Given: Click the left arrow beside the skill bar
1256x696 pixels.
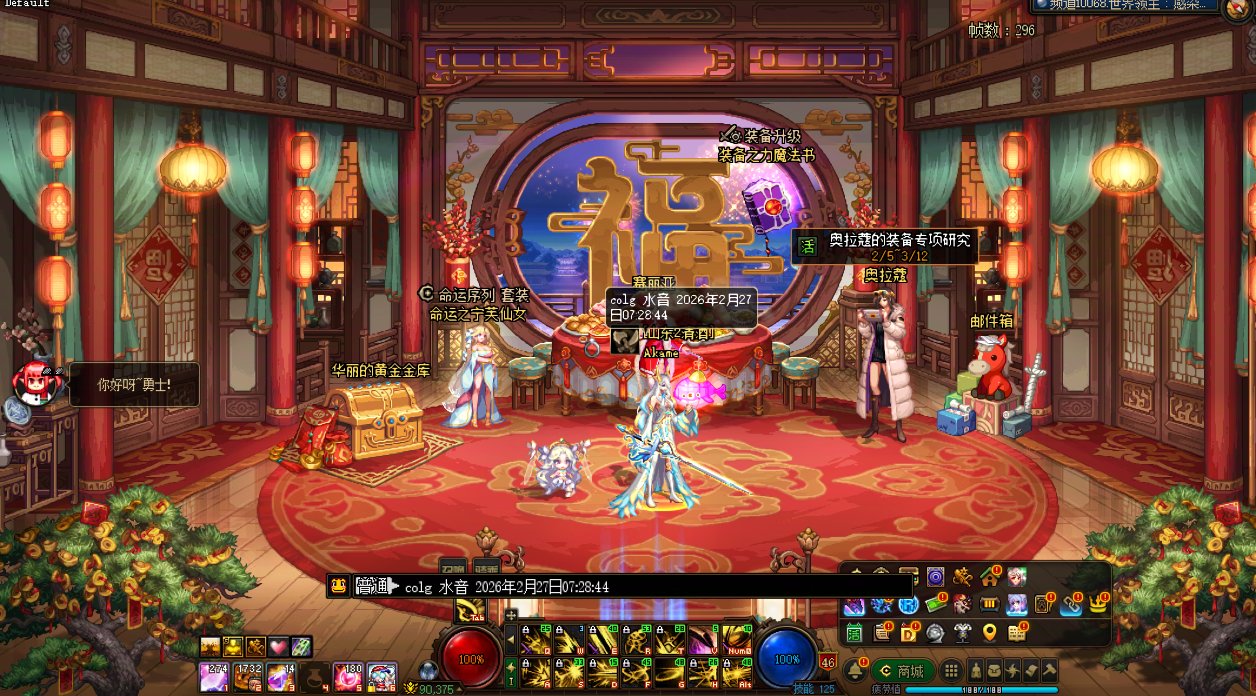Looking at the screenshot, I should [510, 638].
